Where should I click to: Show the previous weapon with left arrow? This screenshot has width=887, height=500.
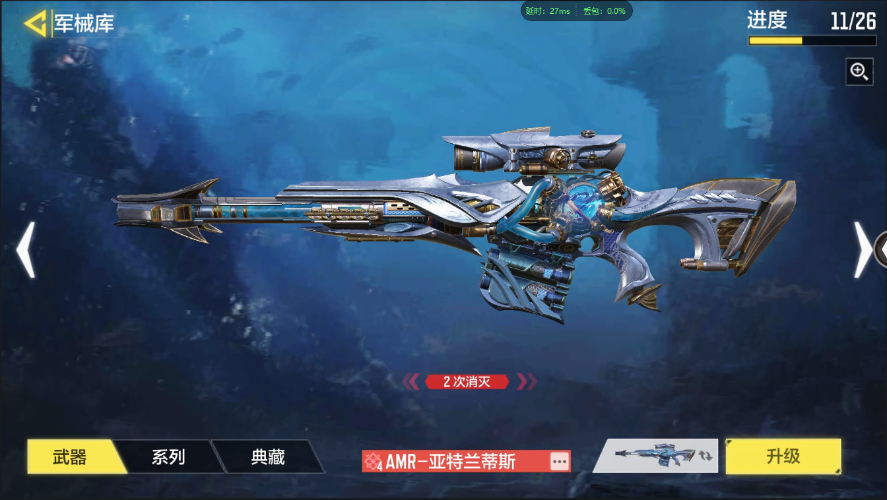[26, 250]
